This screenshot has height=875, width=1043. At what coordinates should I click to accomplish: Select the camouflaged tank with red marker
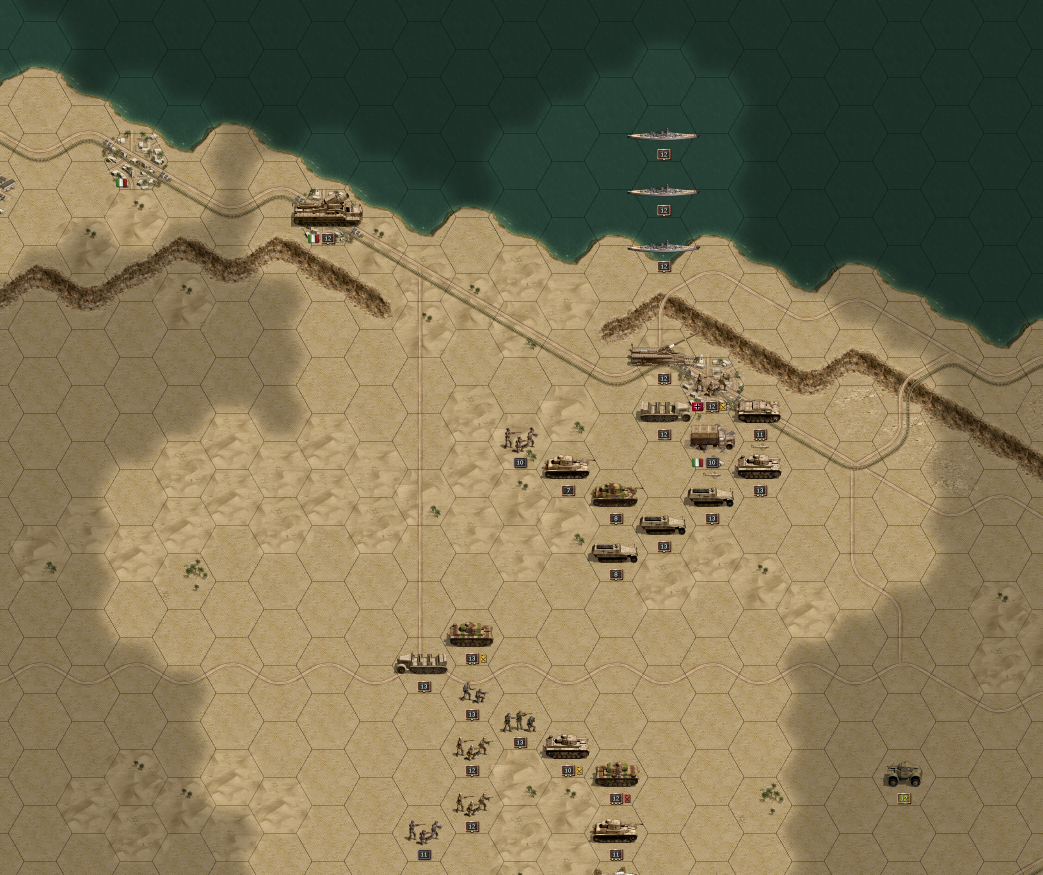pyautogui.click(x=615, y=774)
